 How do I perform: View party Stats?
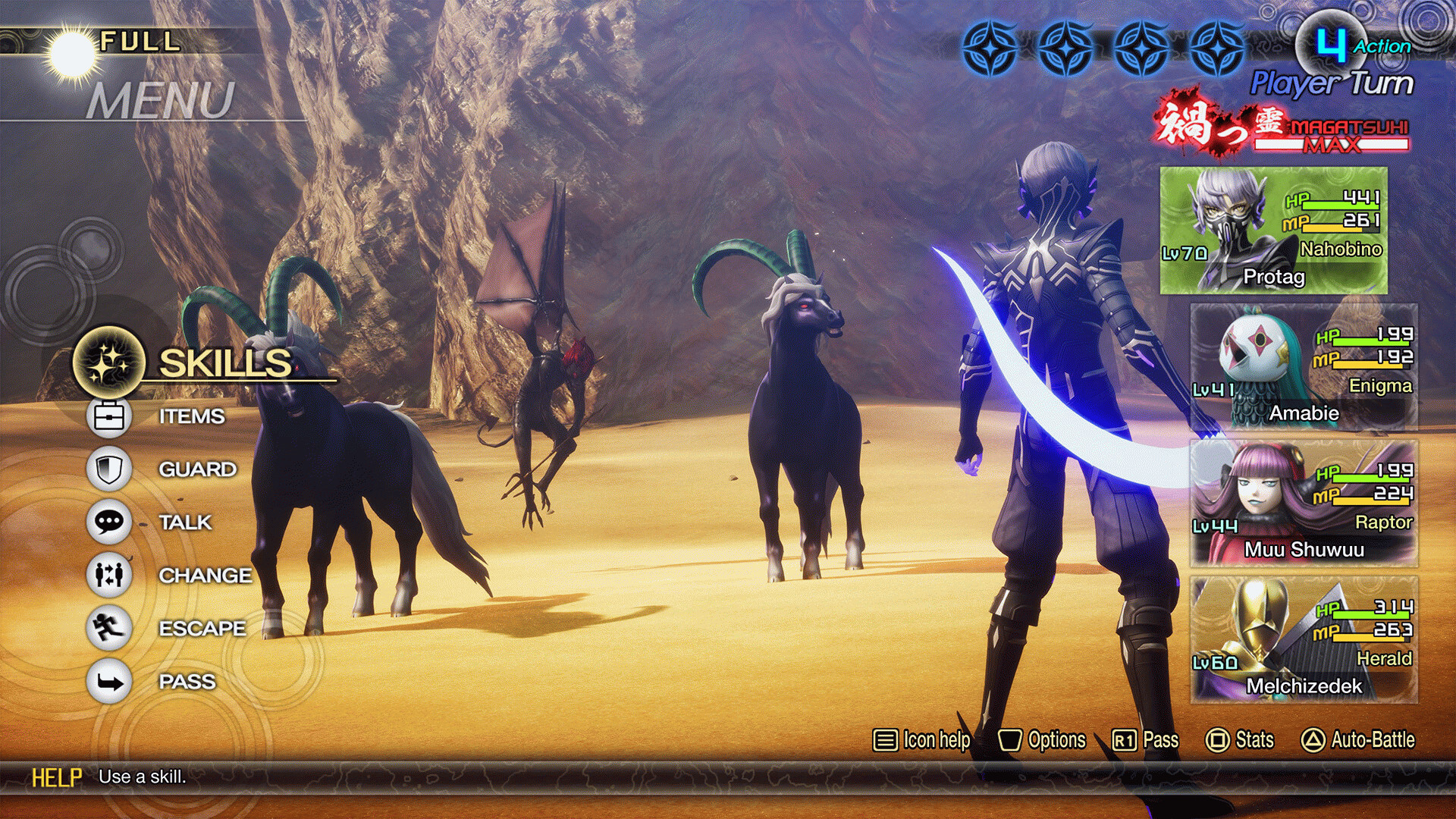click(1240, 740)
